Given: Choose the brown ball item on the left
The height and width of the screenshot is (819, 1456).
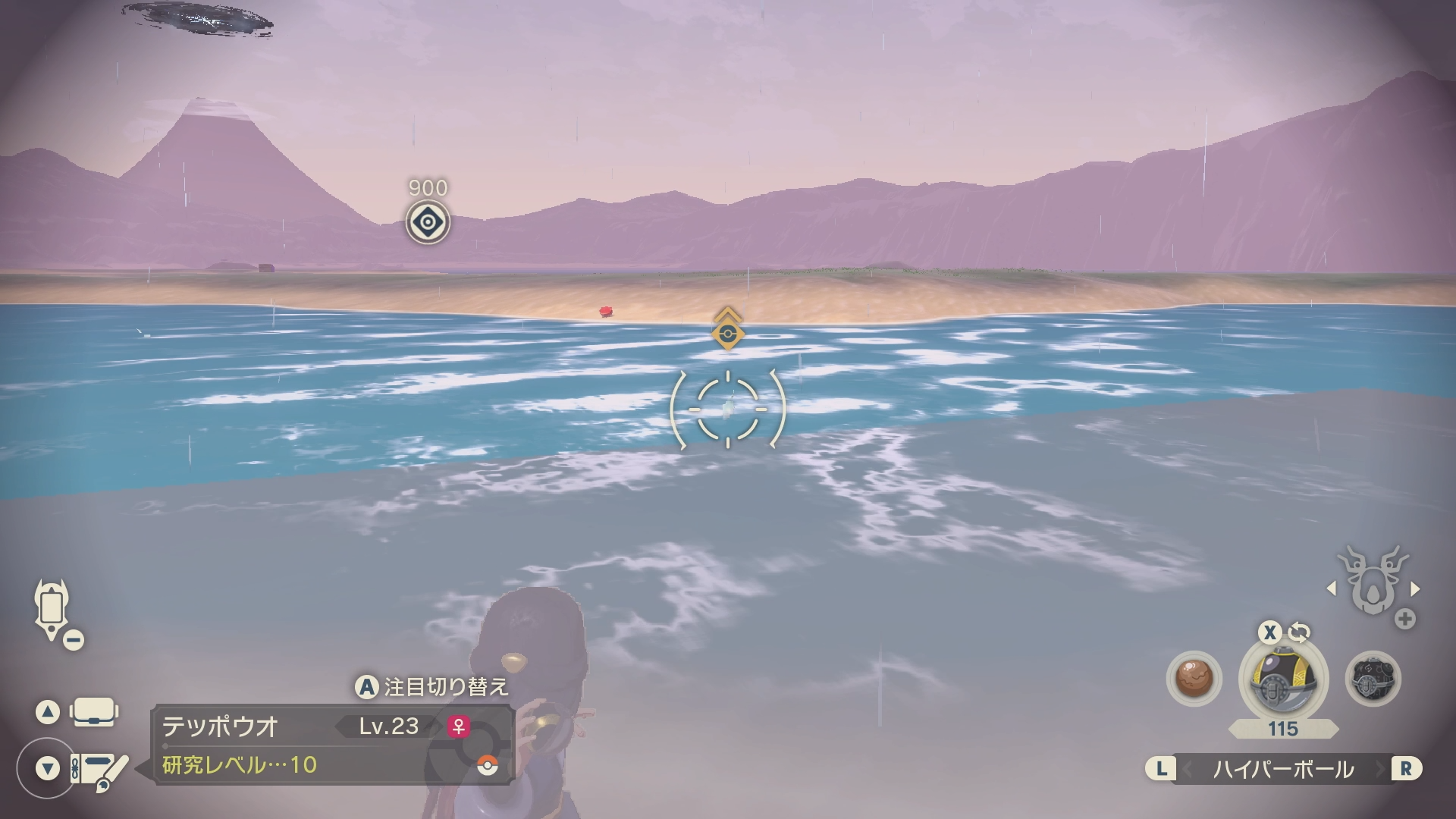Looking at the screenshot, I should 1194,679.
